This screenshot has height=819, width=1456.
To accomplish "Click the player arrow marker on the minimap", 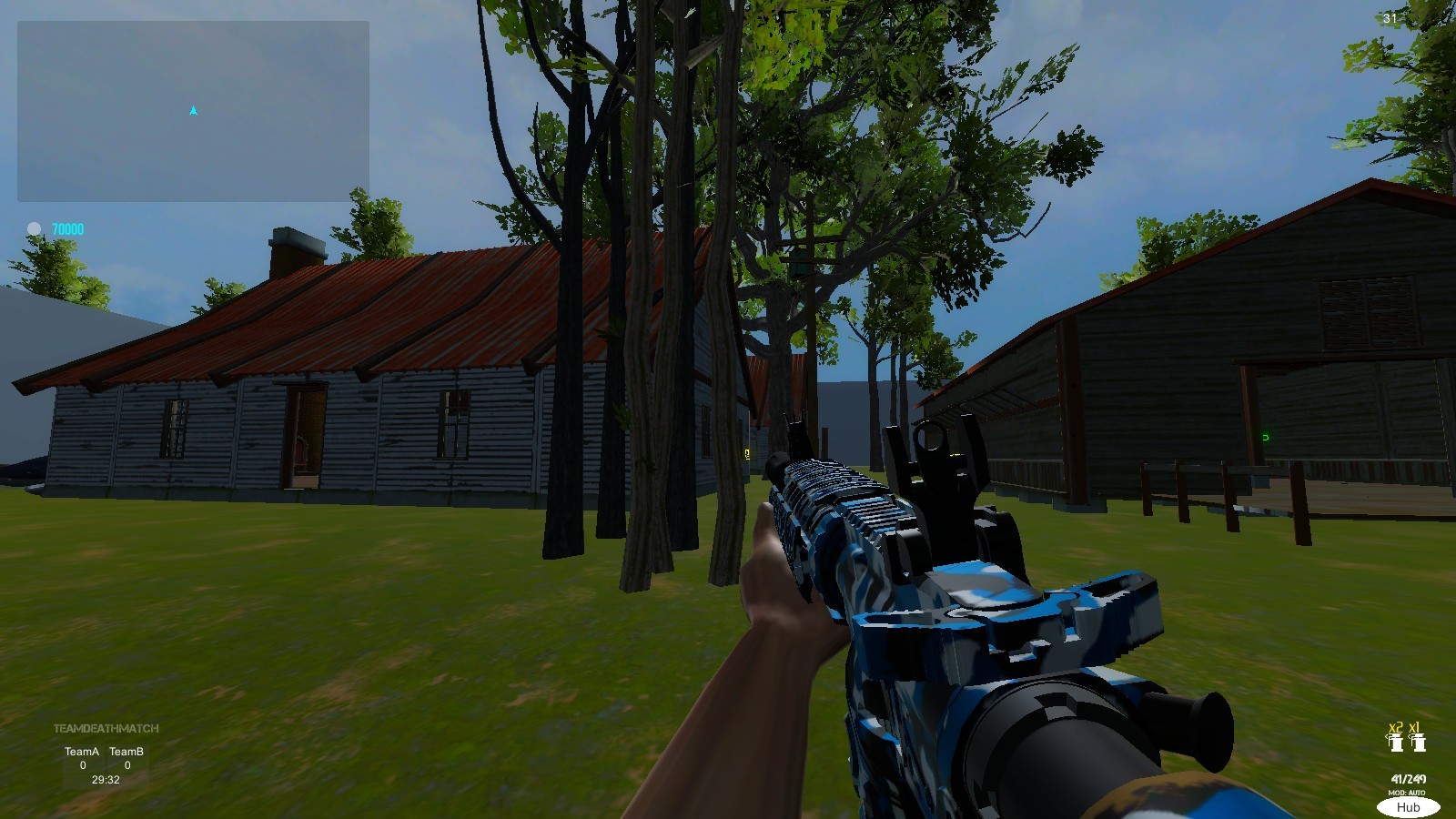I will click(x=193, y=109).
